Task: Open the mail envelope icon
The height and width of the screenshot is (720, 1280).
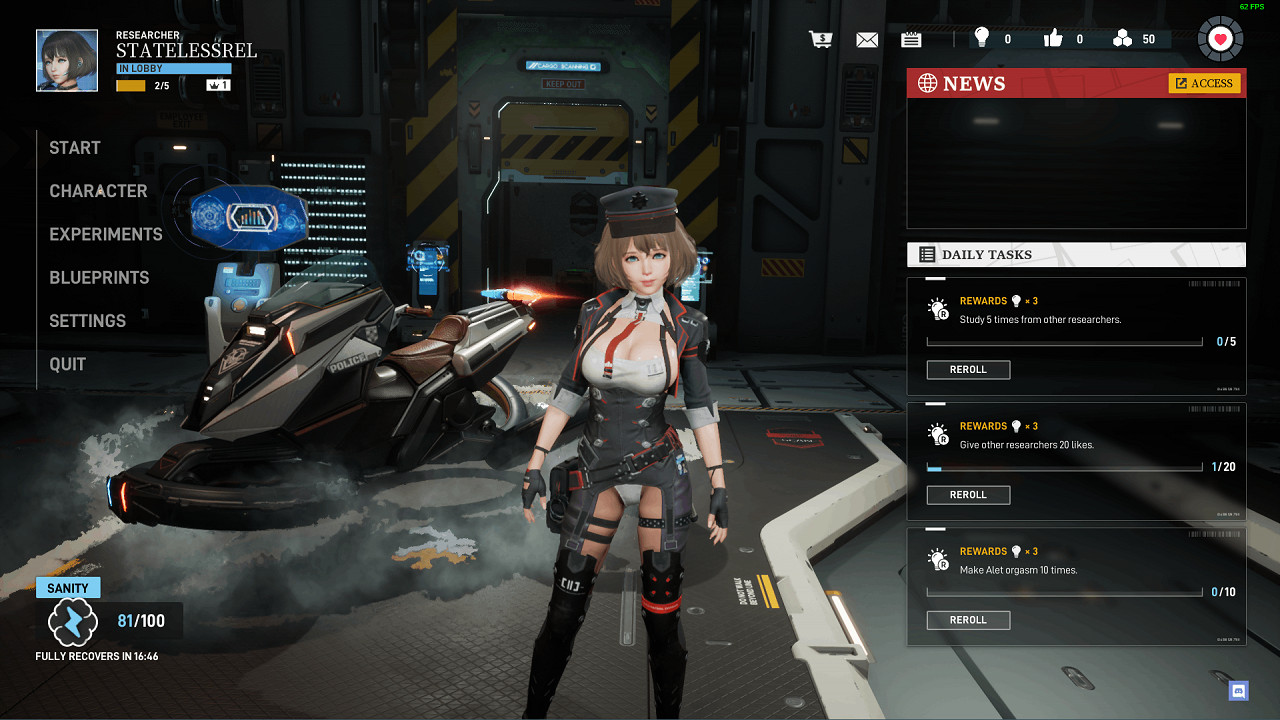Action: click(867, 39)
